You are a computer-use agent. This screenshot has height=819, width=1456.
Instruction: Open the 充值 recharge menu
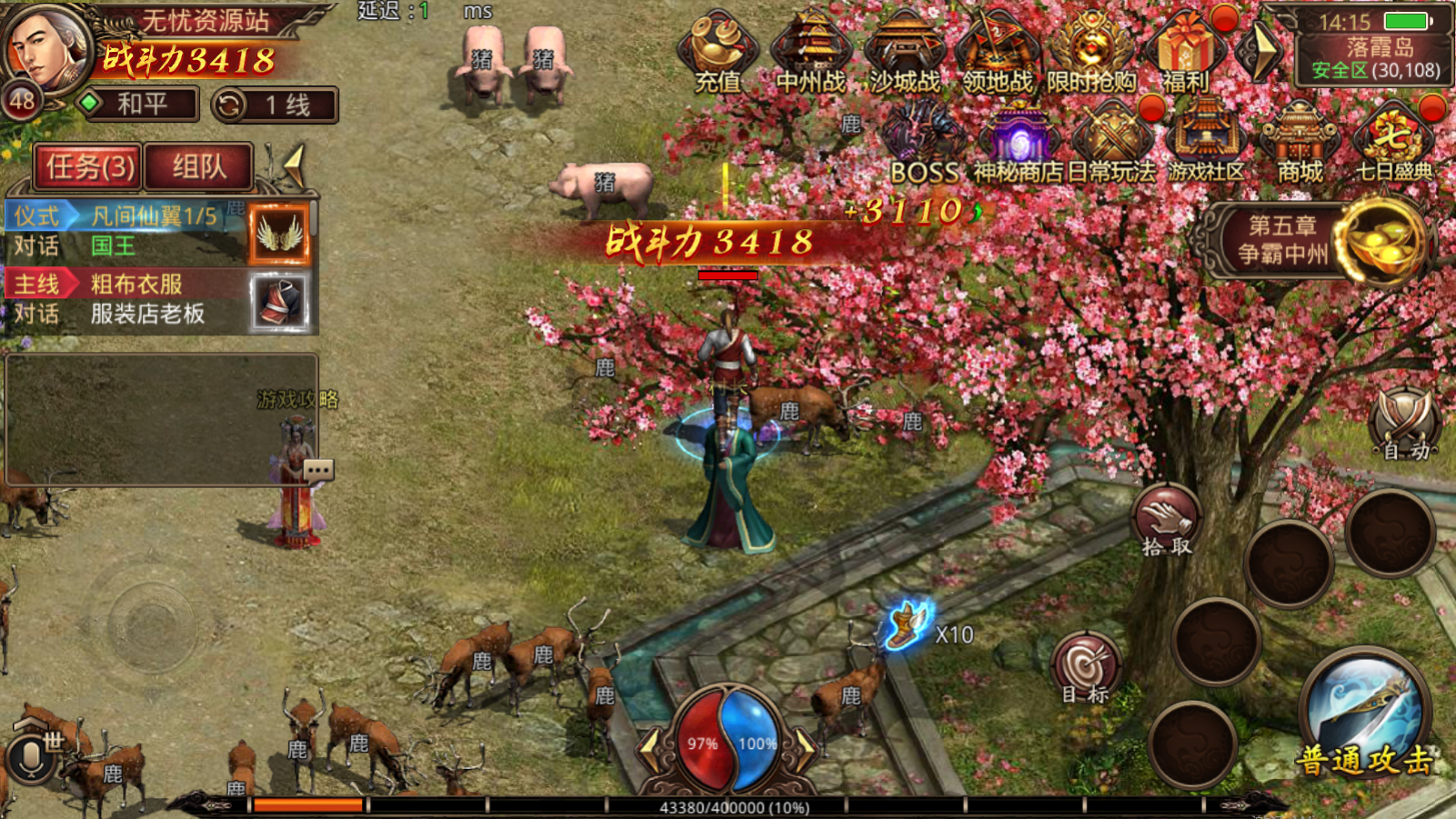[718, 52]
